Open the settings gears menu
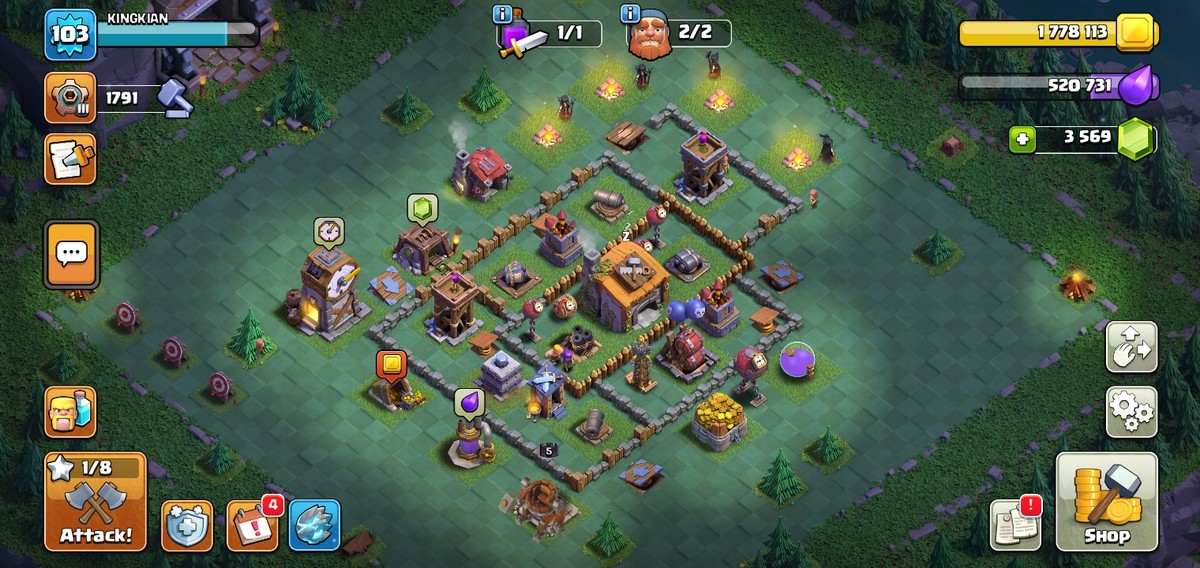Image resolution: width=1200 pixels, height=568 pixels. pos(1131,411)
